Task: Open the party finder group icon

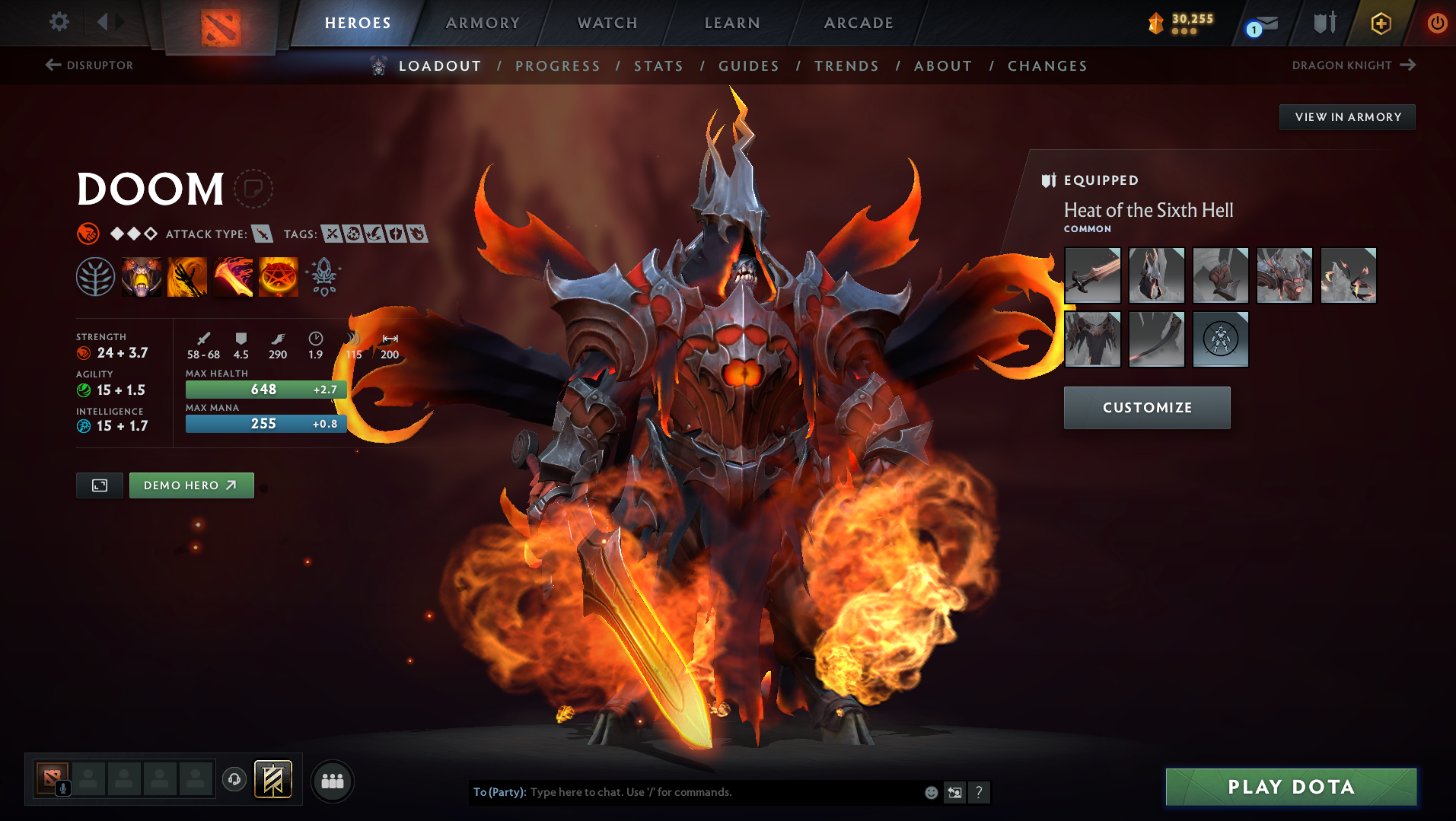Action: pyautogui.click(x=333, y=781)
